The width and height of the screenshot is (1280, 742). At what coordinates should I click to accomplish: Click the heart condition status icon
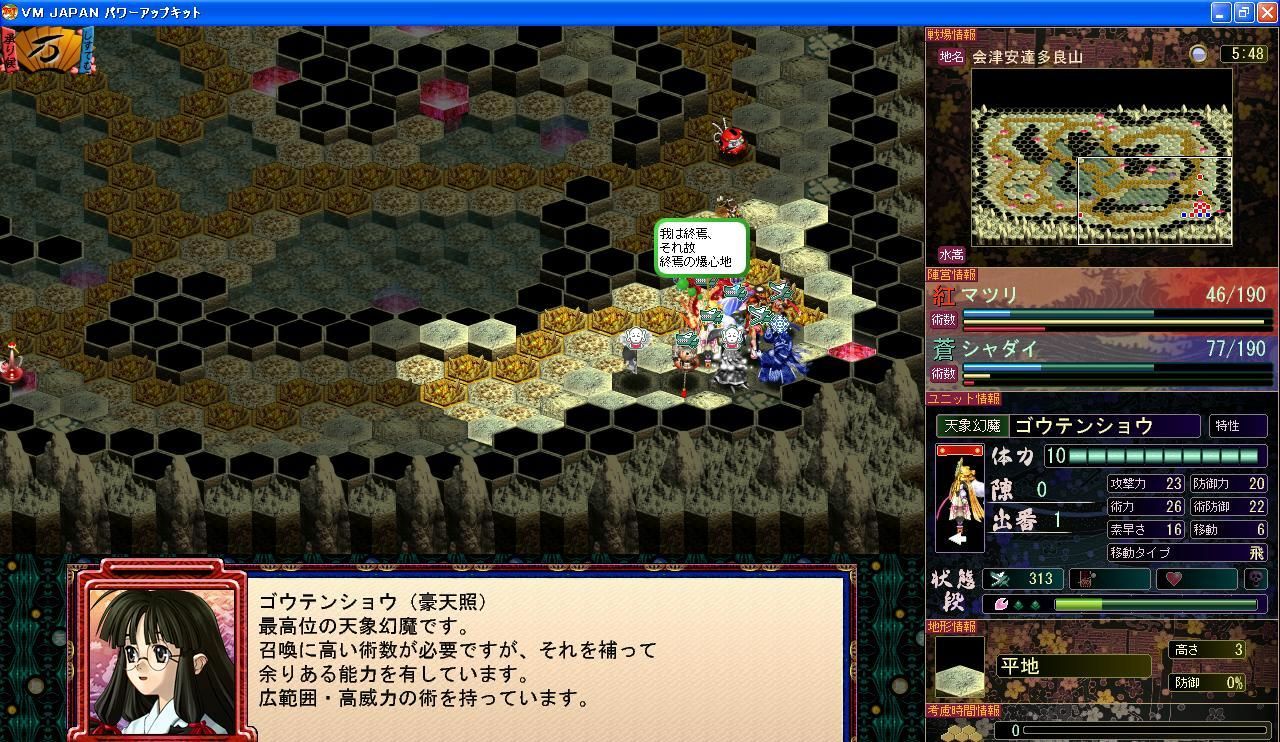coord(1173,579)
